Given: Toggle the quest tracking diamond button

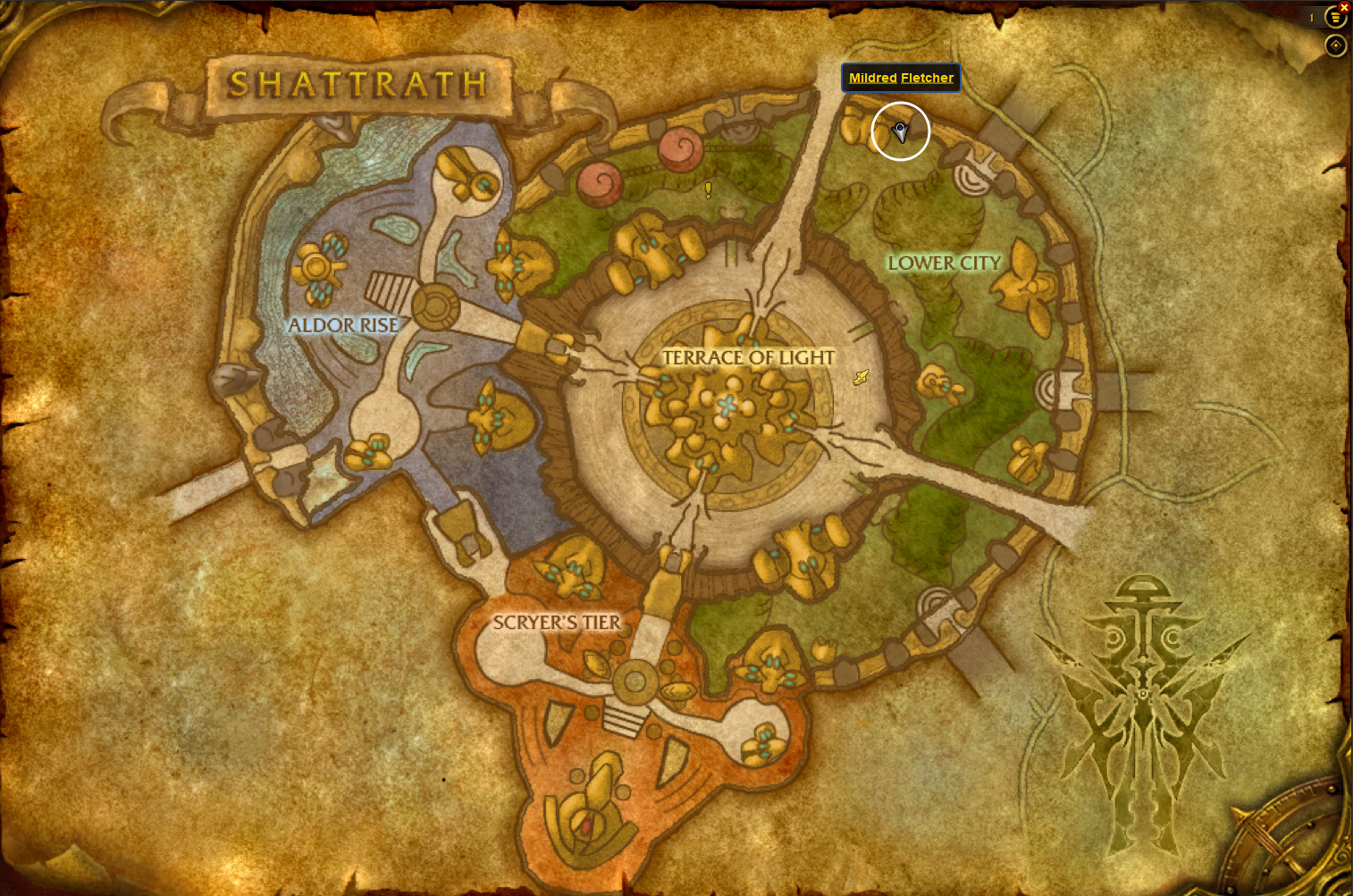Looking at the screenshot, I should point(1335,46).
